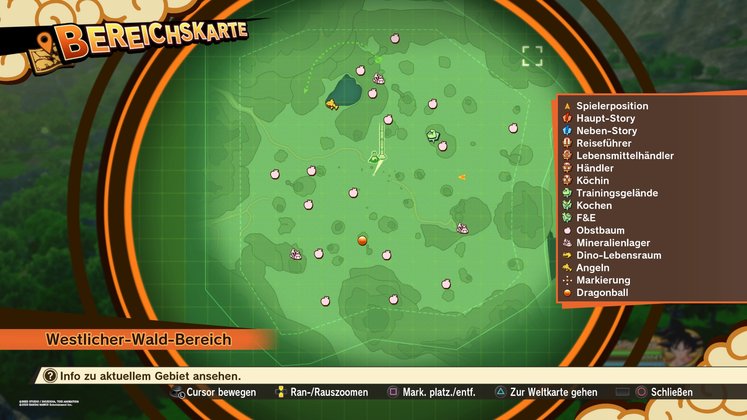Select the Haupt-Story legend entry
This screenshot has height=420, width=747.
pyautogui.click(x=606, y=118)
